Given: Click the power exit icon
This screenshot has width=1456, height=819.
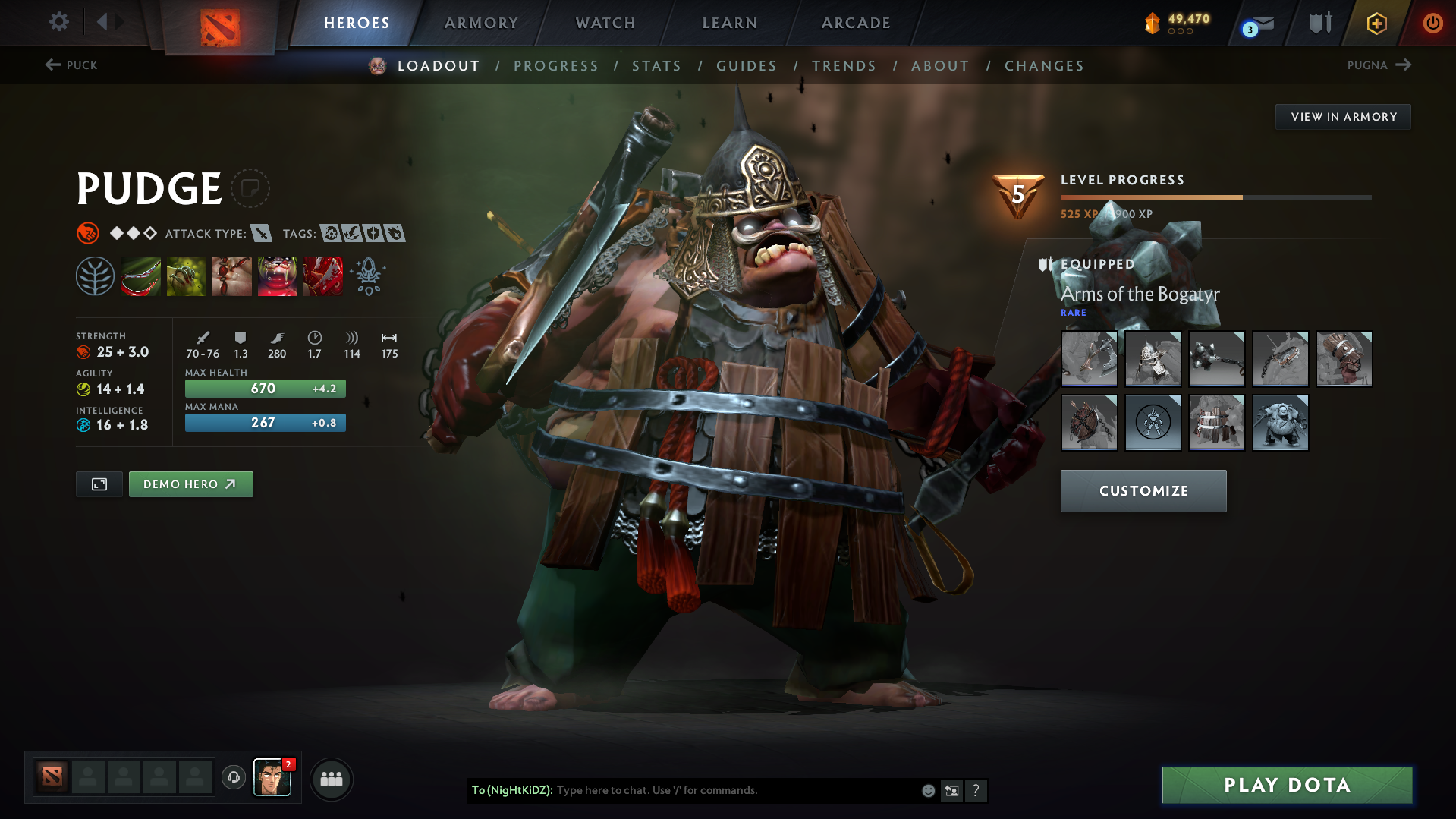Looking at the screenshot, I should click(x=1432, y=23).
